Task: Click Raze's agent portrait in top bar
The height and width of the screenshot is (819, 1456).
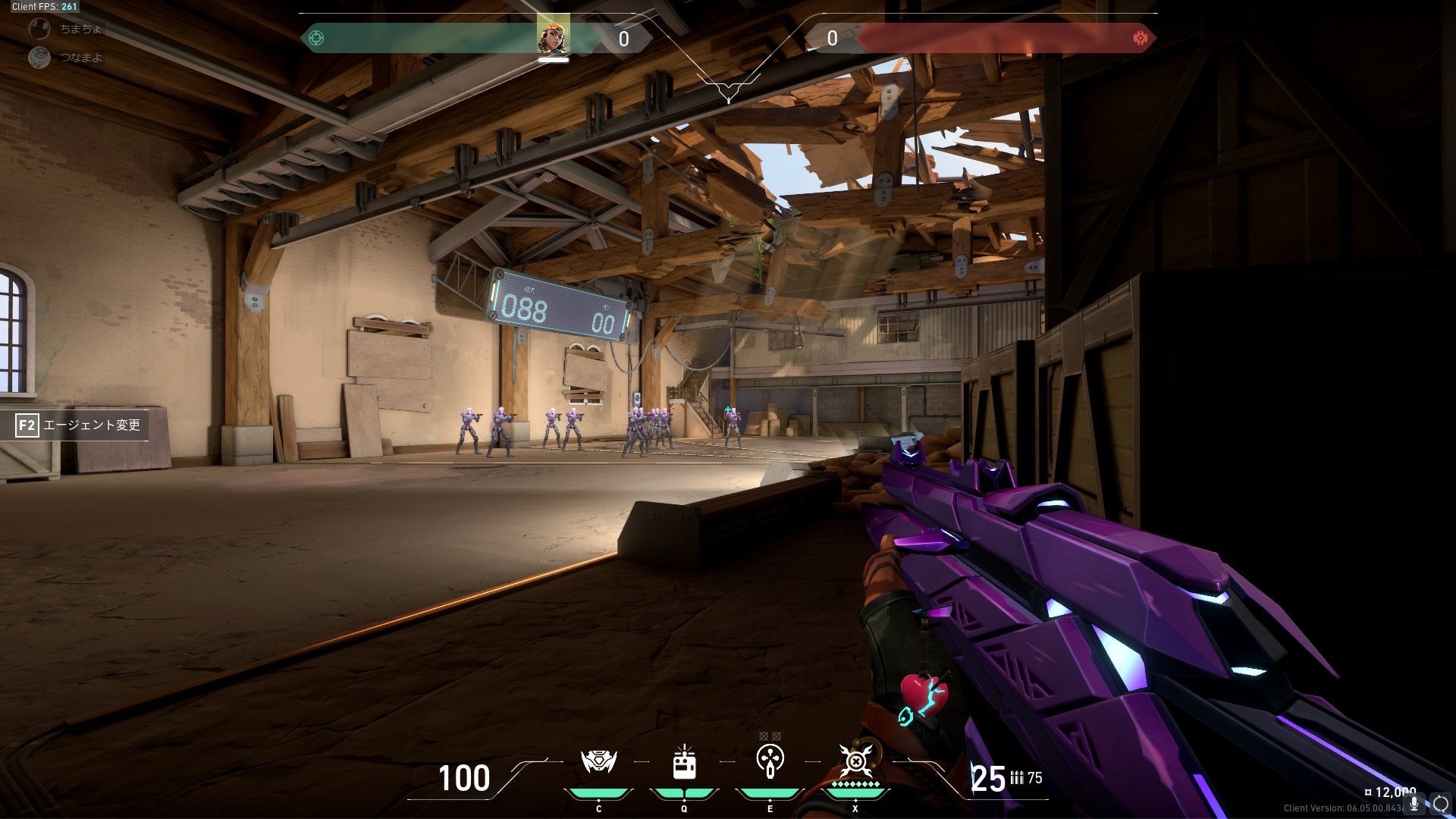Action: pos(553,35)
